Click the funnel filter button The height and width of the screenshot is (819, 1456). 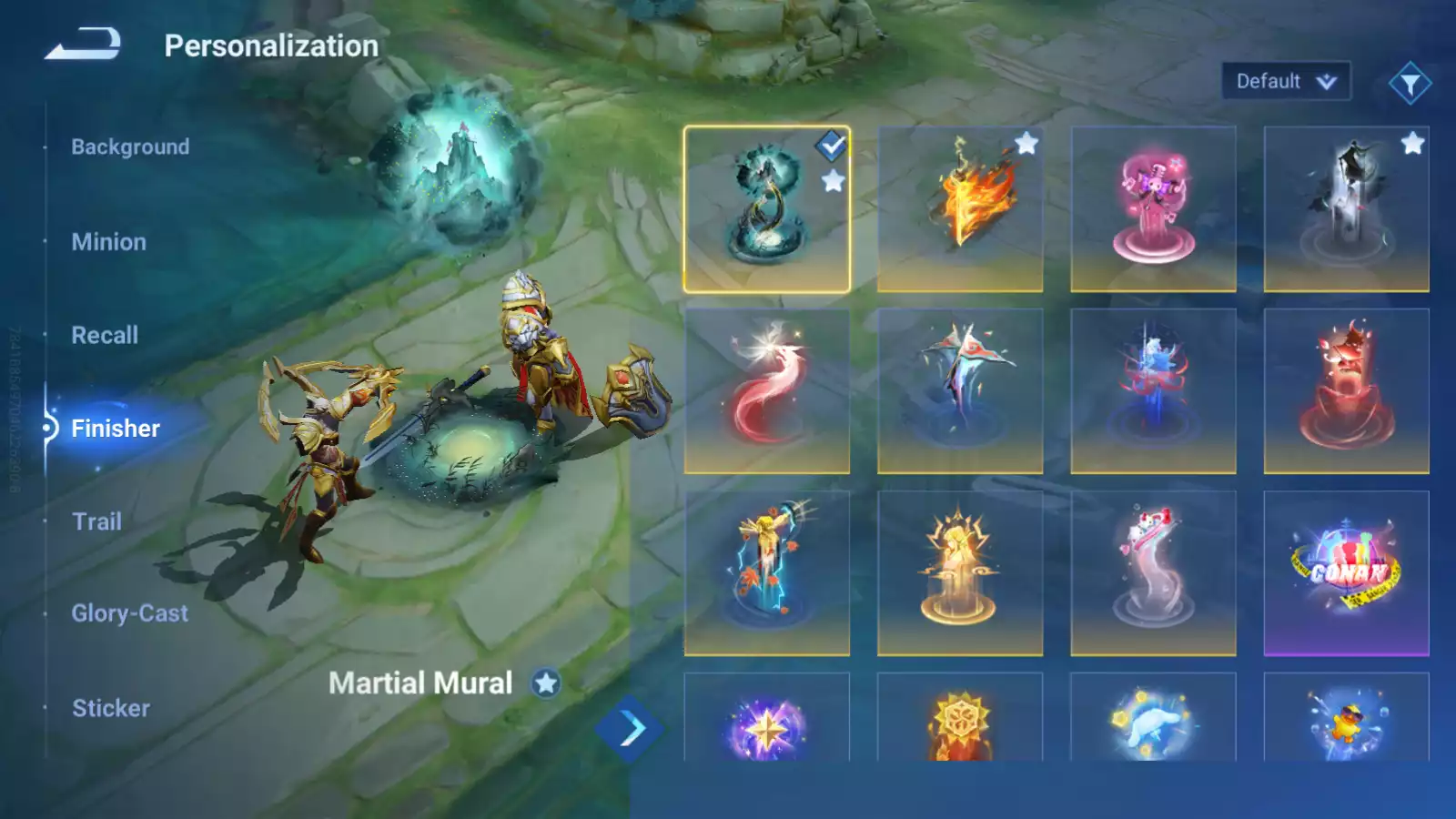tap(1410, 84)
